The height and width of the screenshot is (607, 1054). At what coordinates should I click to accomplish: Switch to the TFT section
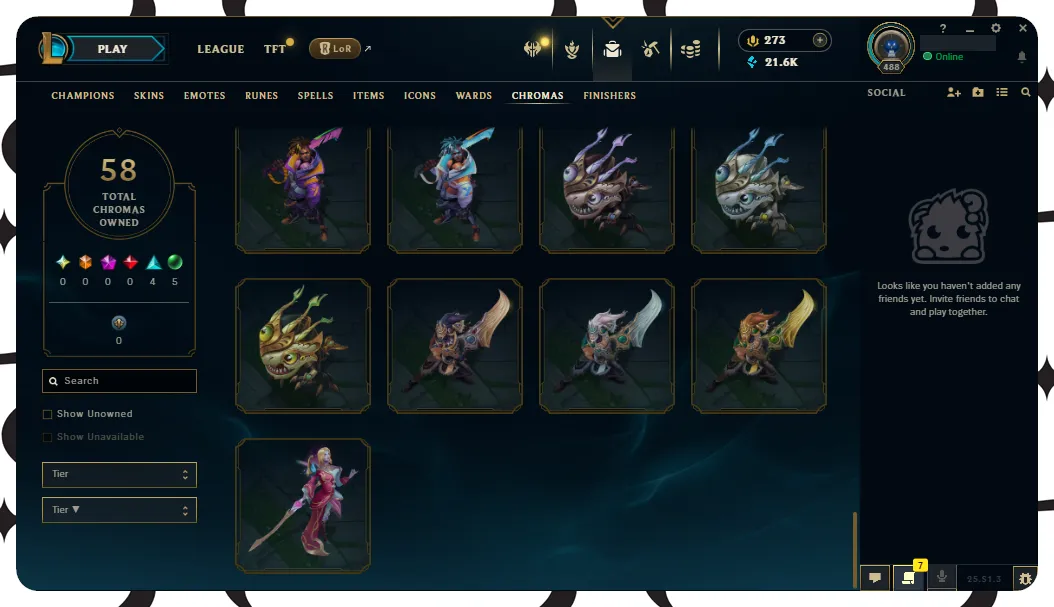275,49
